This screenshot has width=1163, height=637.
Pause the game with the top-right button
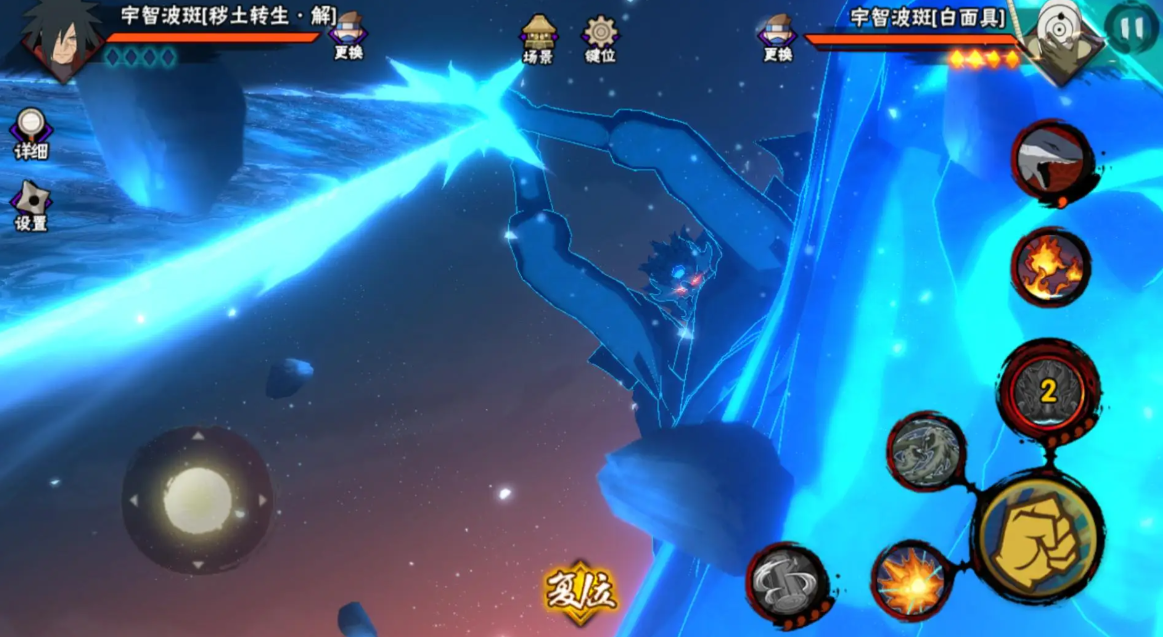tap(1131, 27)
